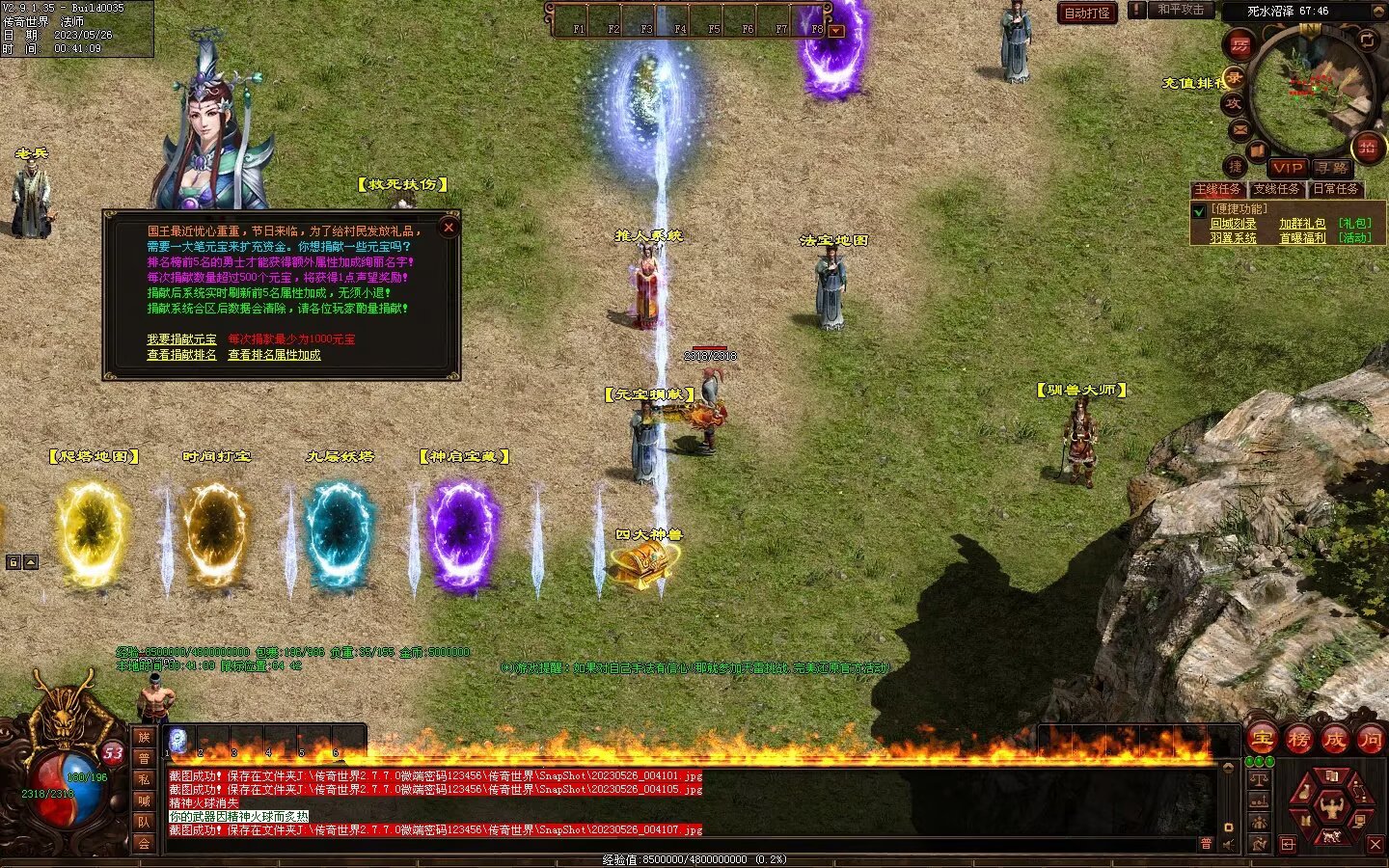Select the 私 private chat channel
Image resolution: width=1389 pixels, height=868 pixels.
[144, 779]
